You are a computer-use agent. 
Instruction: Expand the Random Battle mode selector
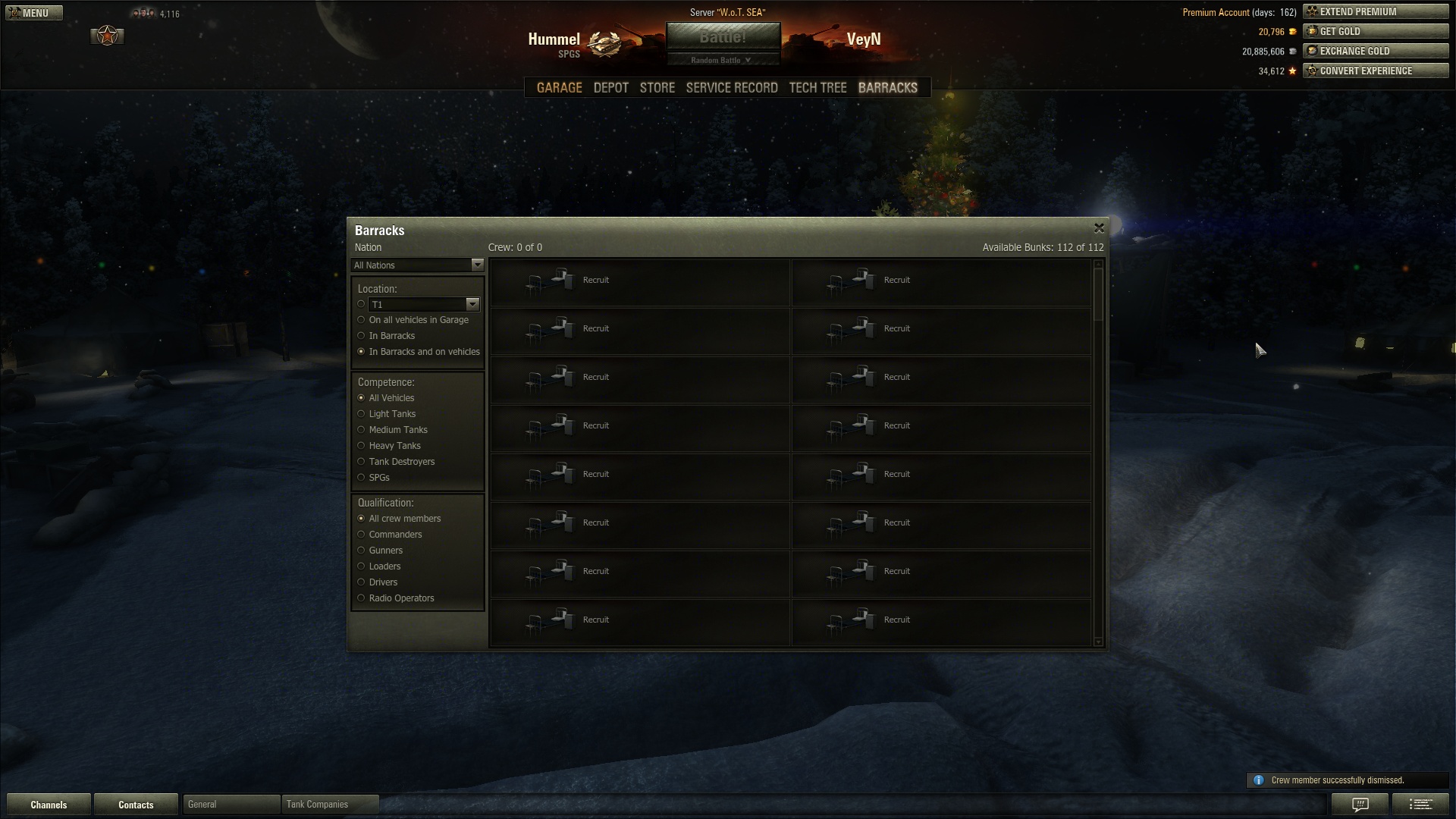tap(723, 61)
